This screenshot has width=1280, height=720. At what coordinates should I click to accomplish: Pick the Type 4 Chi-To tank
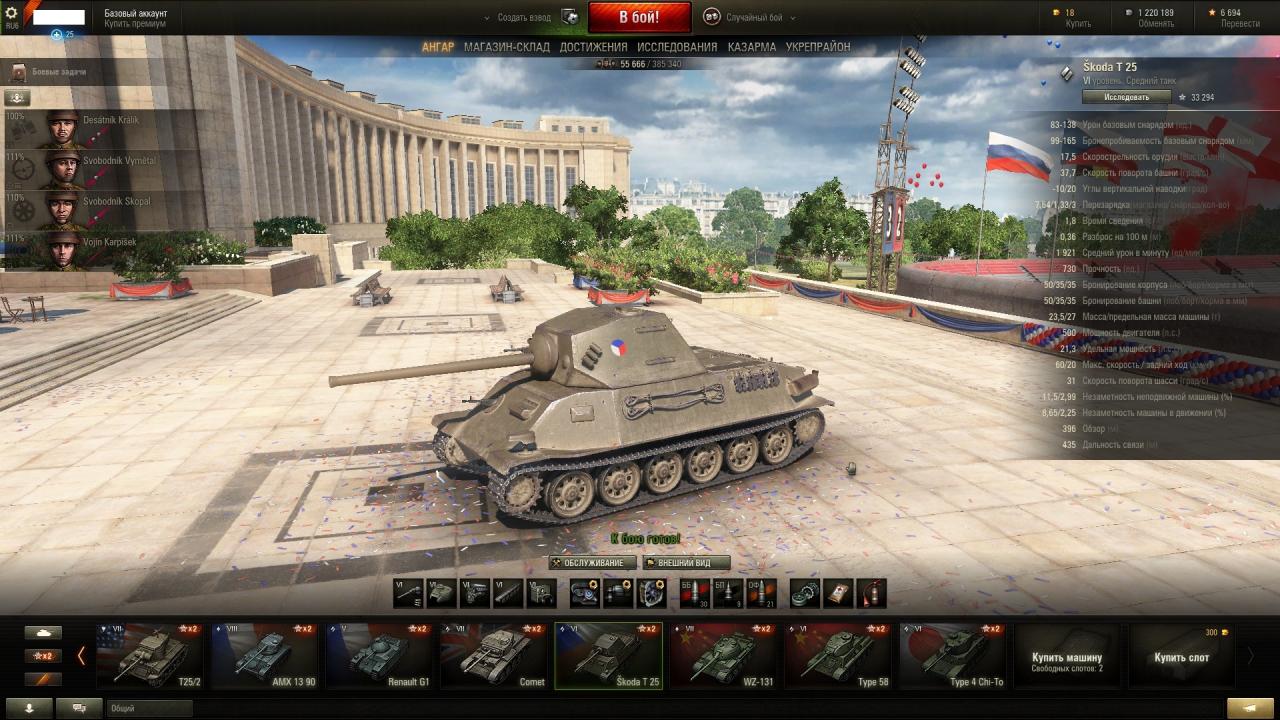click(952, 656)
